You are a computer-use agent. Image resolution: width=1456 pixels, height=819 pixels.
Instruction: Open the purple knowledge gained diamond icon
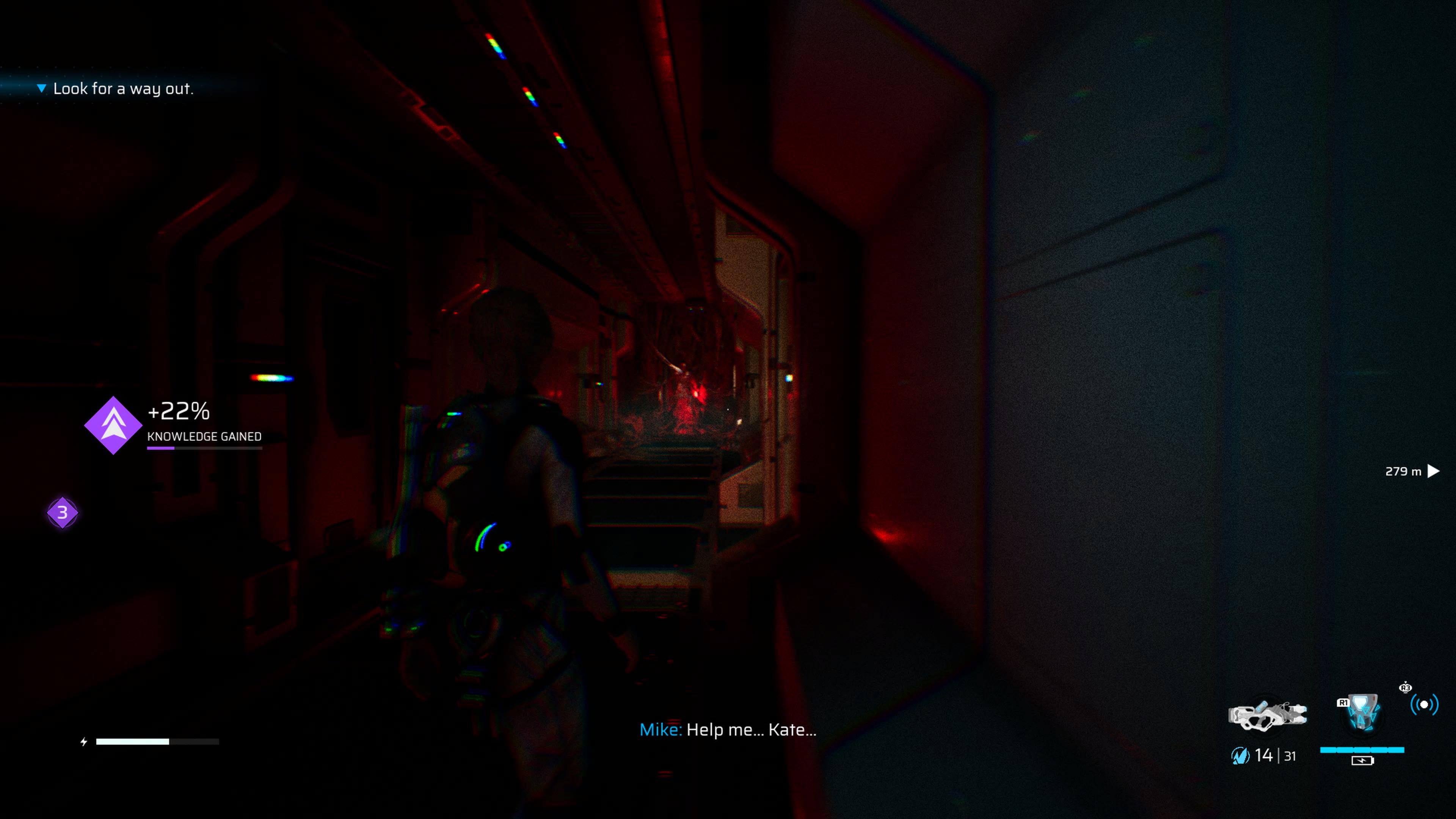113,425
